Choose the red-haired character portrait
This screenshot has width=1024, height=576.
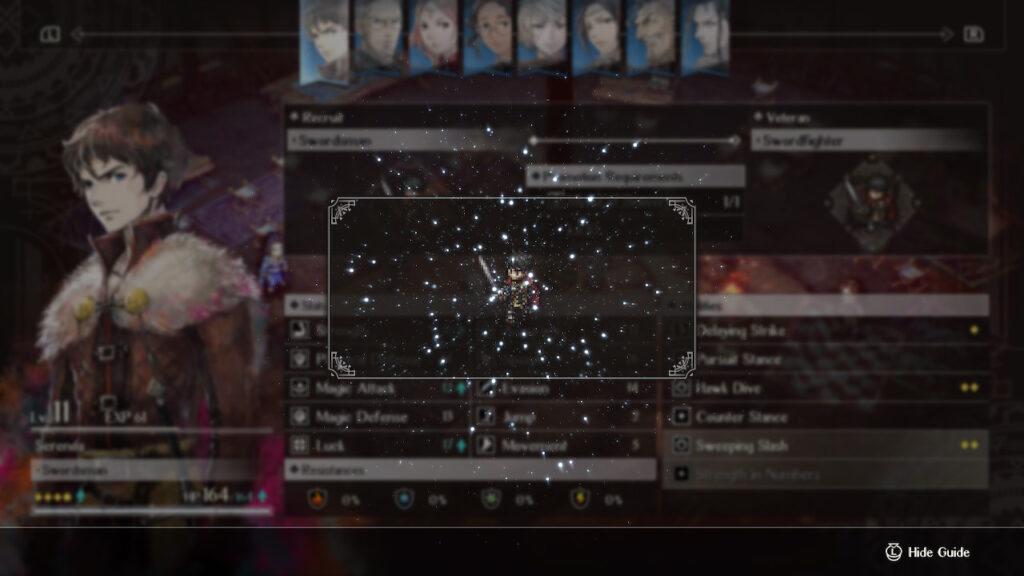pos(434,36)
